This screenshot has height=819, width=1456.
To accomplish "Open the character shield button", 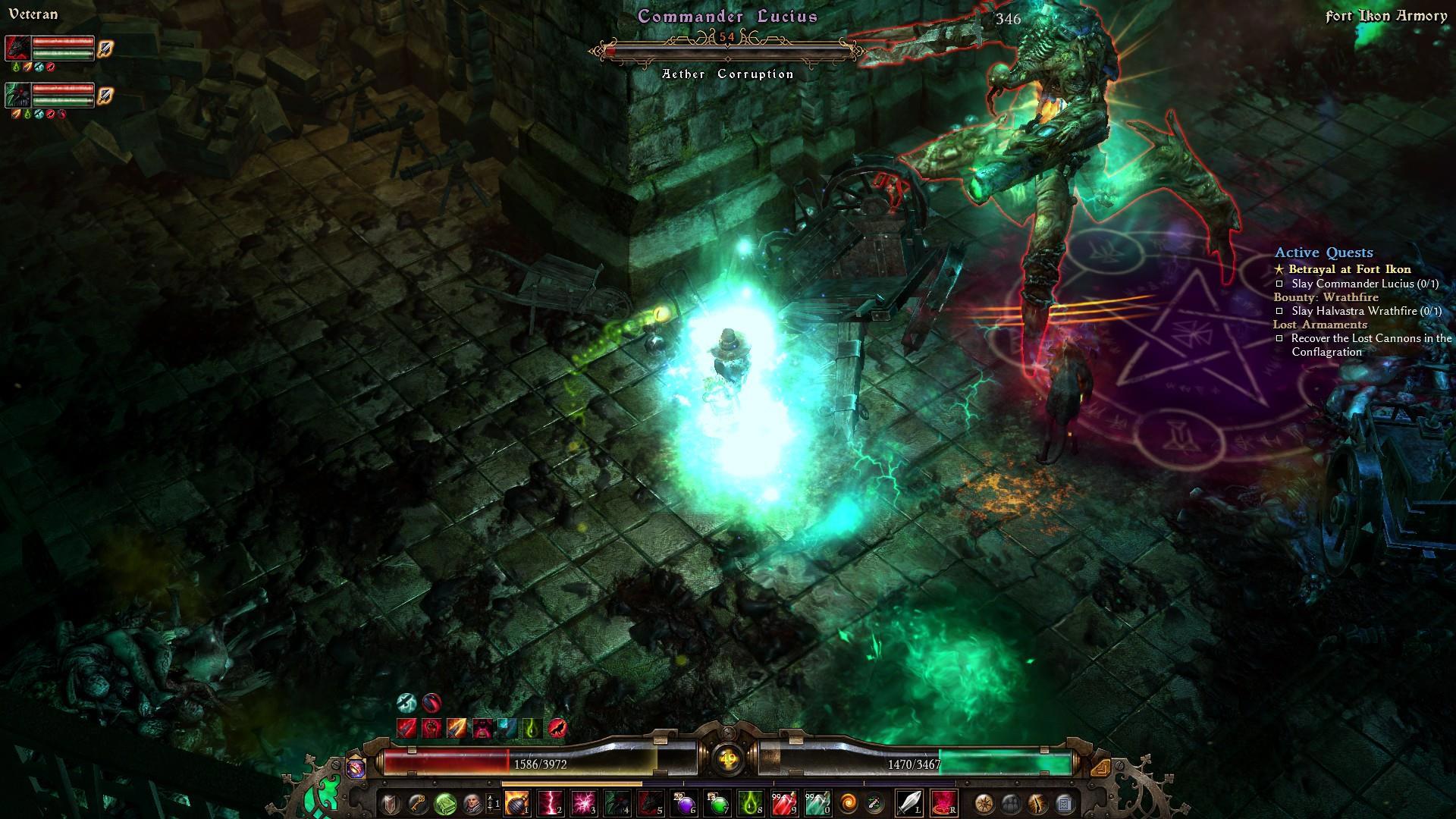I will pyautogui.click(x=391, y=803).
